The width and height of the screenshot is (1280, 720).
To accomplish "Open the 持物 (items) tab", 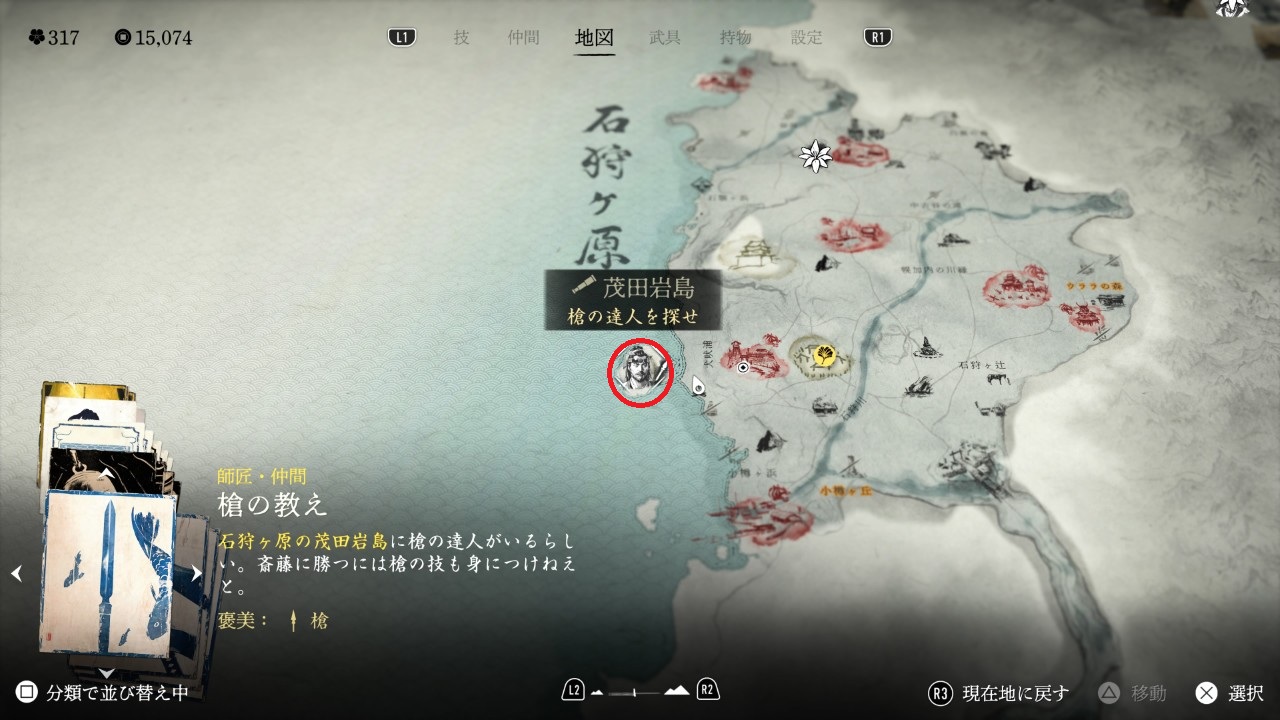I will tap(736, 38).
